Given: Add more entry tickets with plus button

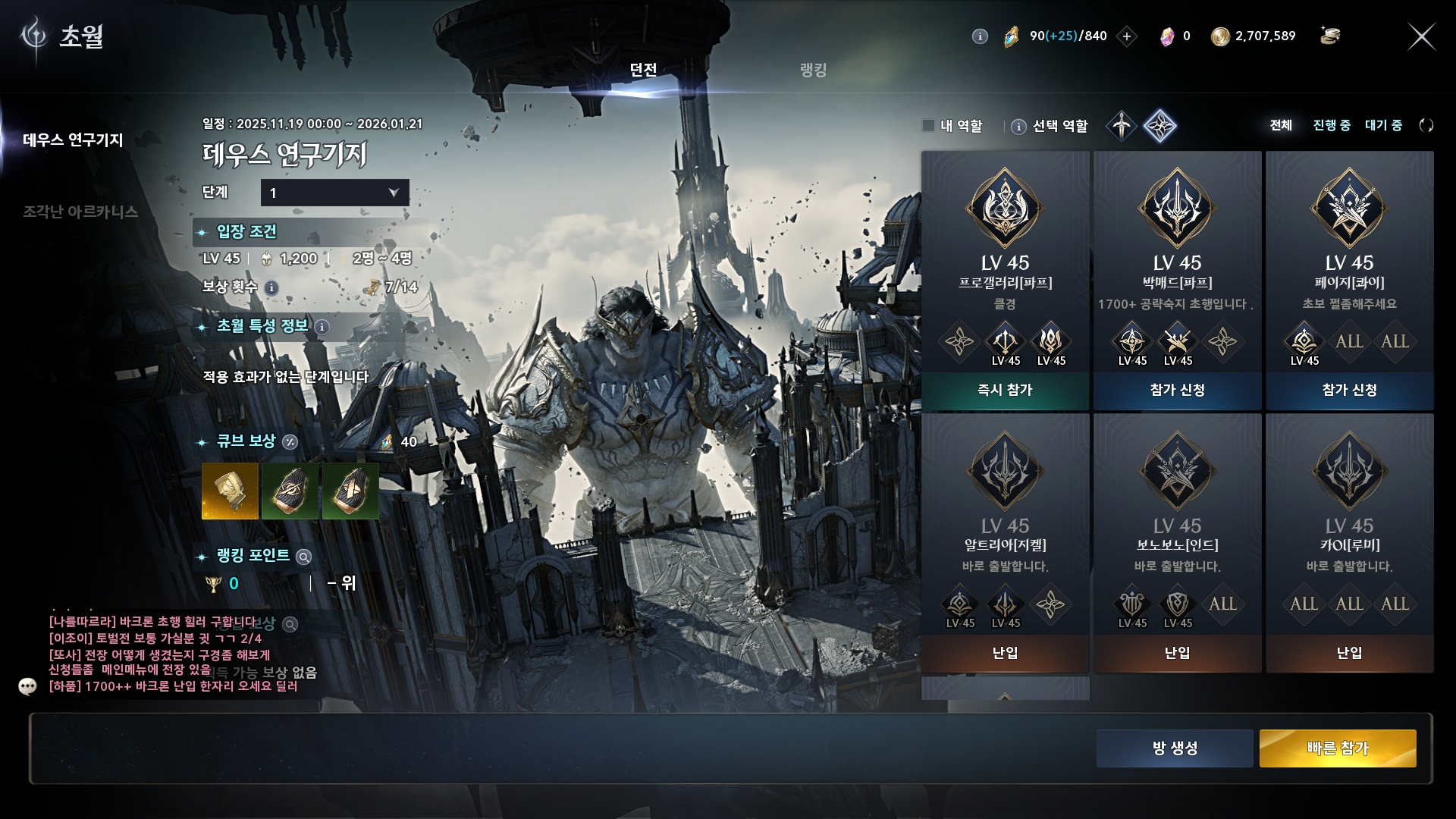Looking at the screenshot, I should click(1127, 36).
